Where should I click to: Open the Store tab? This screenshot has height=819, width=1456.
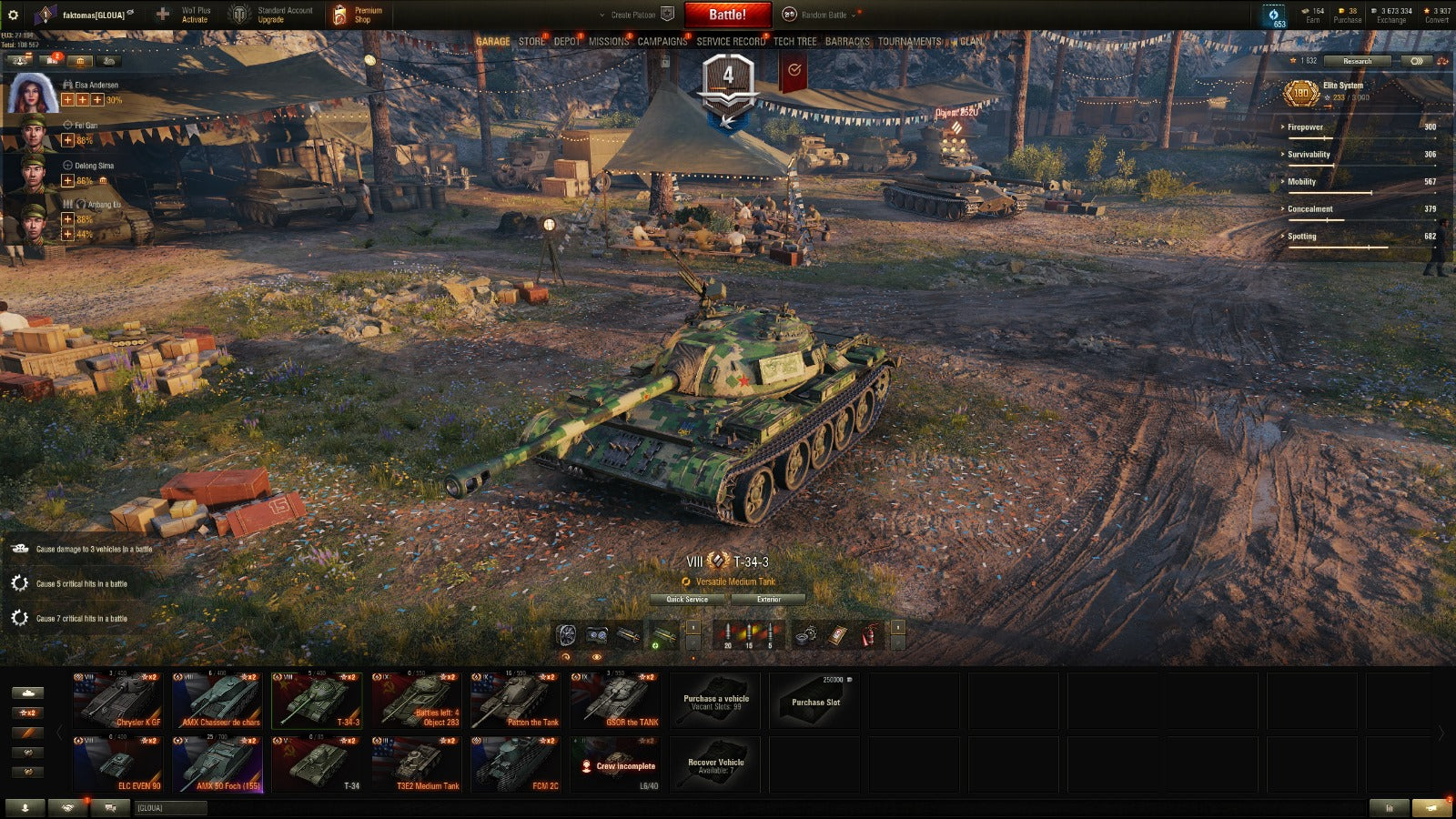531,42
